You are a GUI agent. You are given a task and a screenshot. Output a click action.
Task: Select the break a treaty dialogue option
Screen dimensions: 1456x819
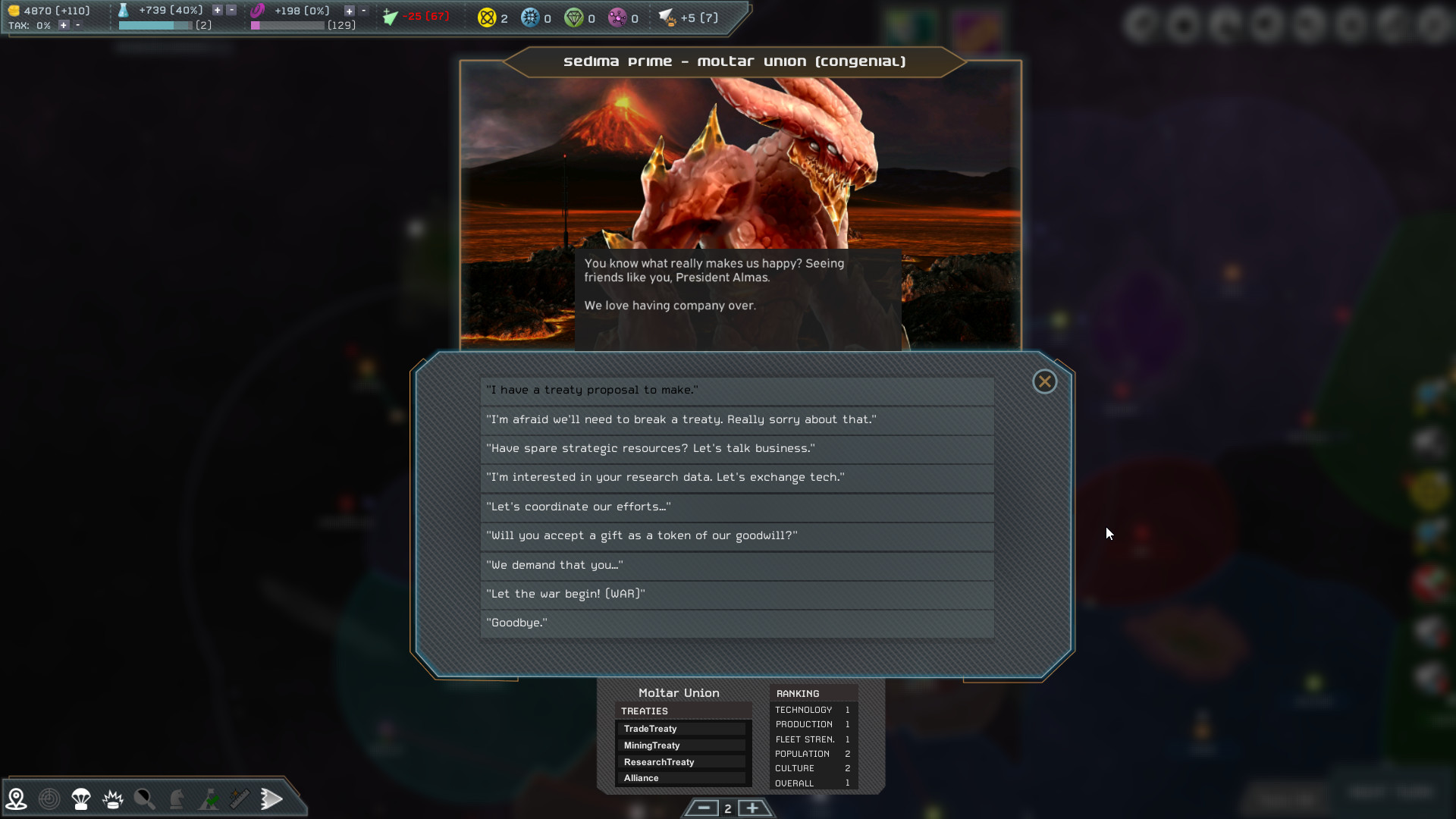736,420
